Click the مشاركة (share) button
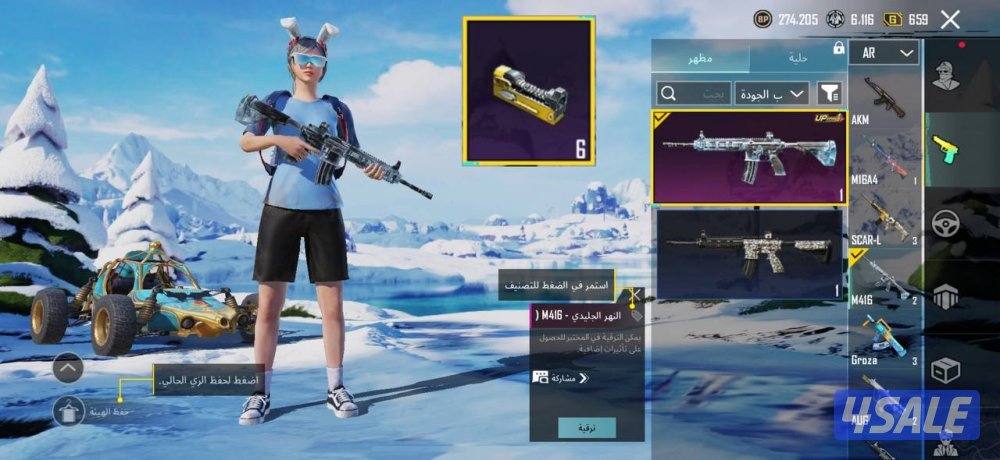 pos(562,378)
